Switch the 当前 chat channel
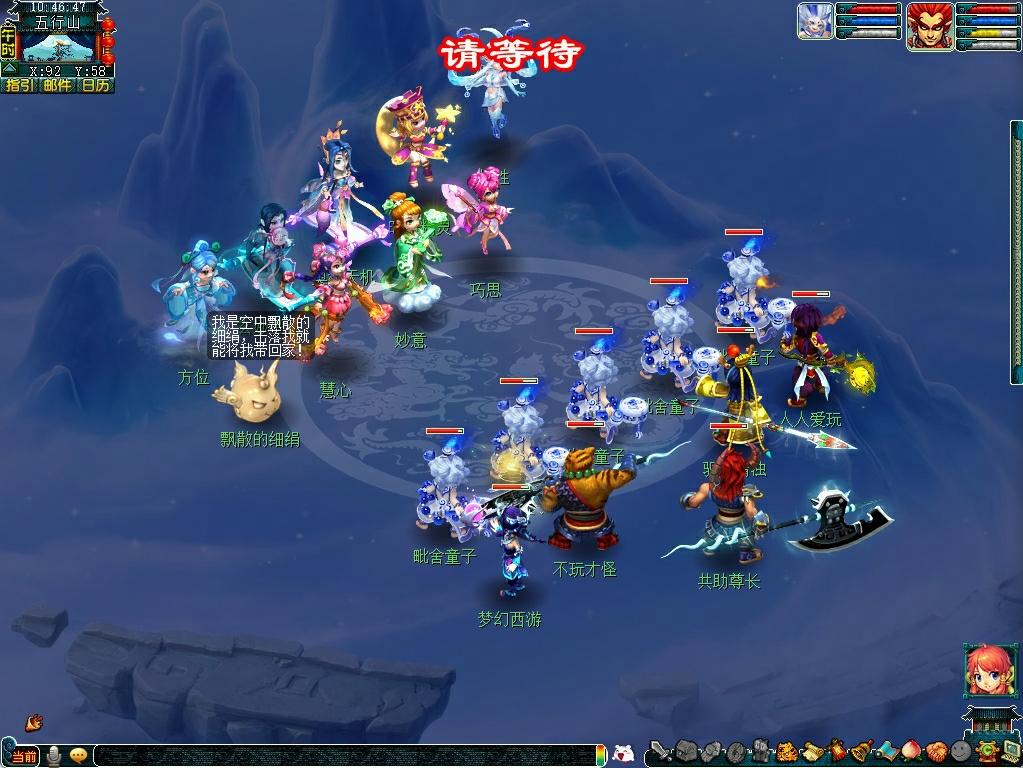 coord(24,756)
